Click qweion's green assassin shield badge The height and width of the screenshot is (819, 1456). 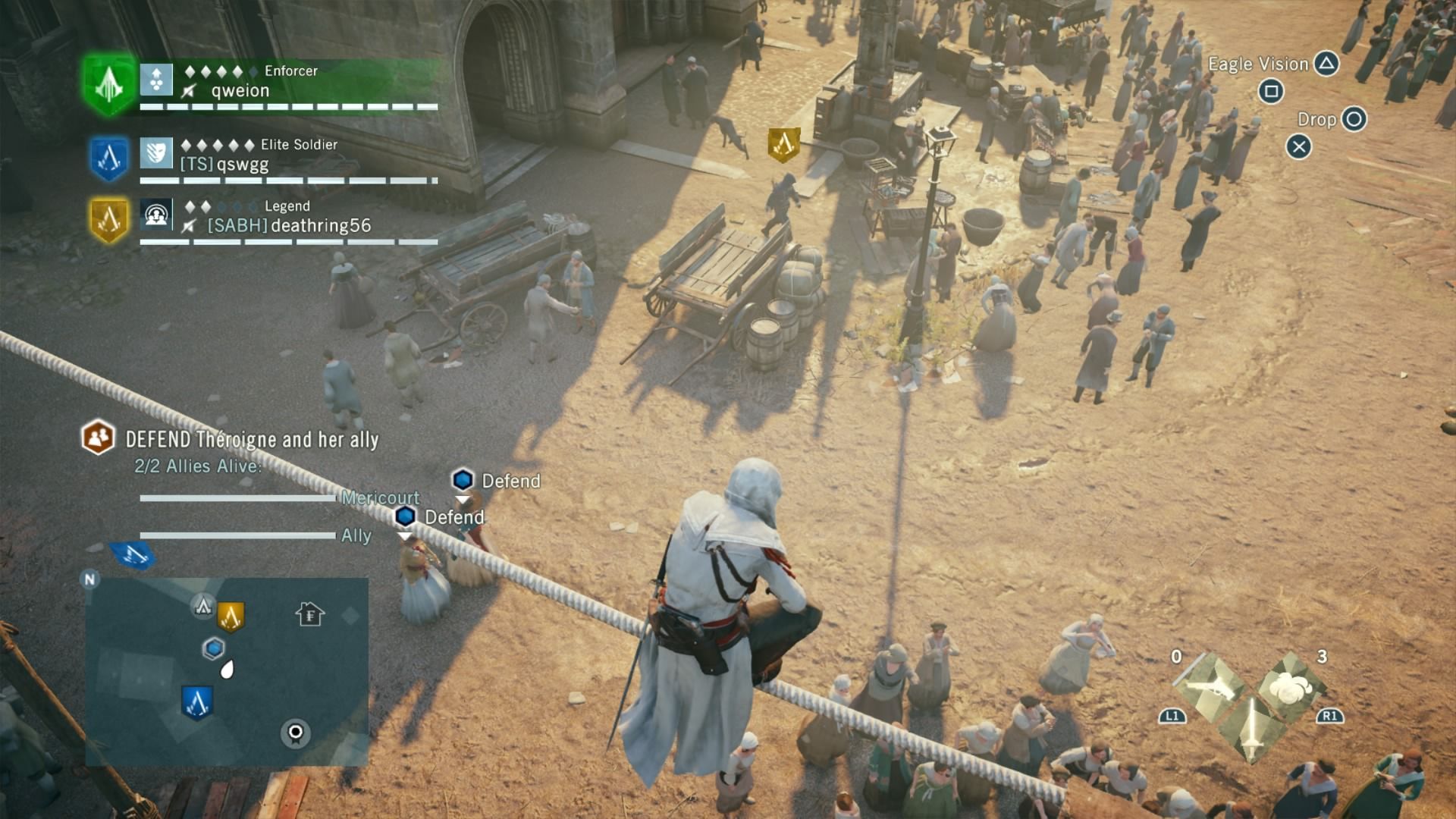pyautogui.click(x=109, y=84)
